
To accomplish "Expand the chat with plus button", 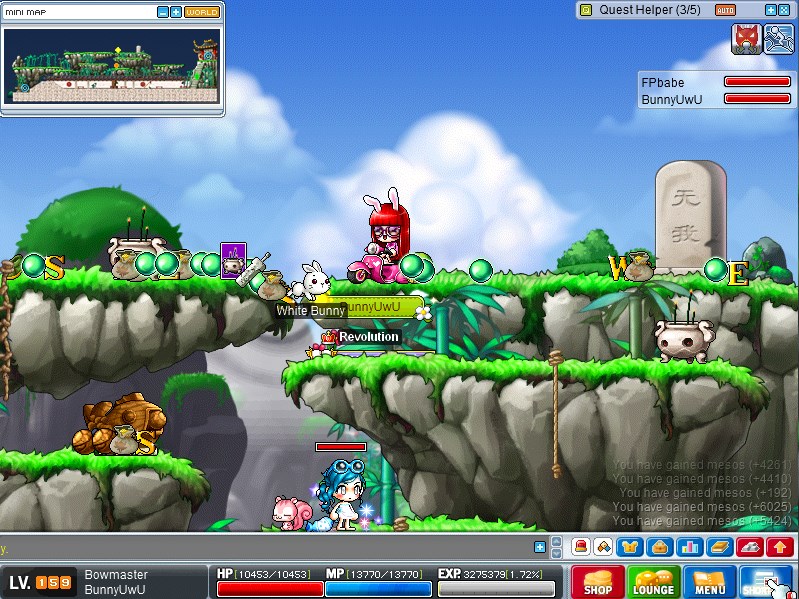I will pyautogui.click(x=540, y=547).
